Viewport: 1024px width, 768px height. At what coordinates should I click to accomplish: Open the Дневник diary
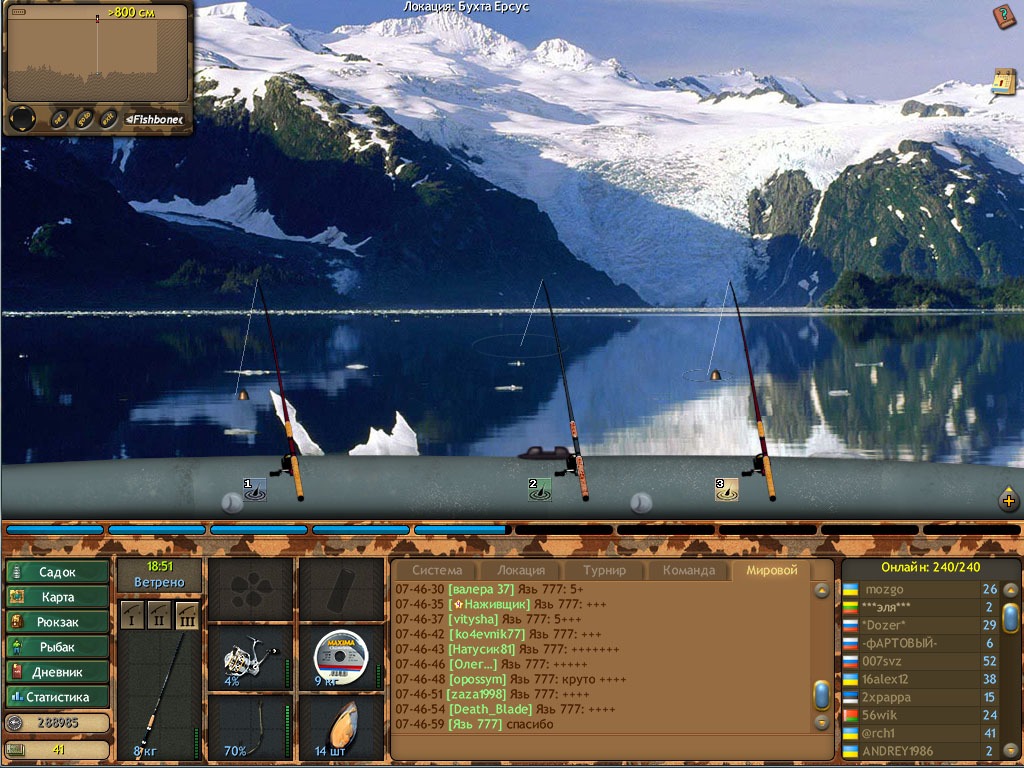[57, 672]
